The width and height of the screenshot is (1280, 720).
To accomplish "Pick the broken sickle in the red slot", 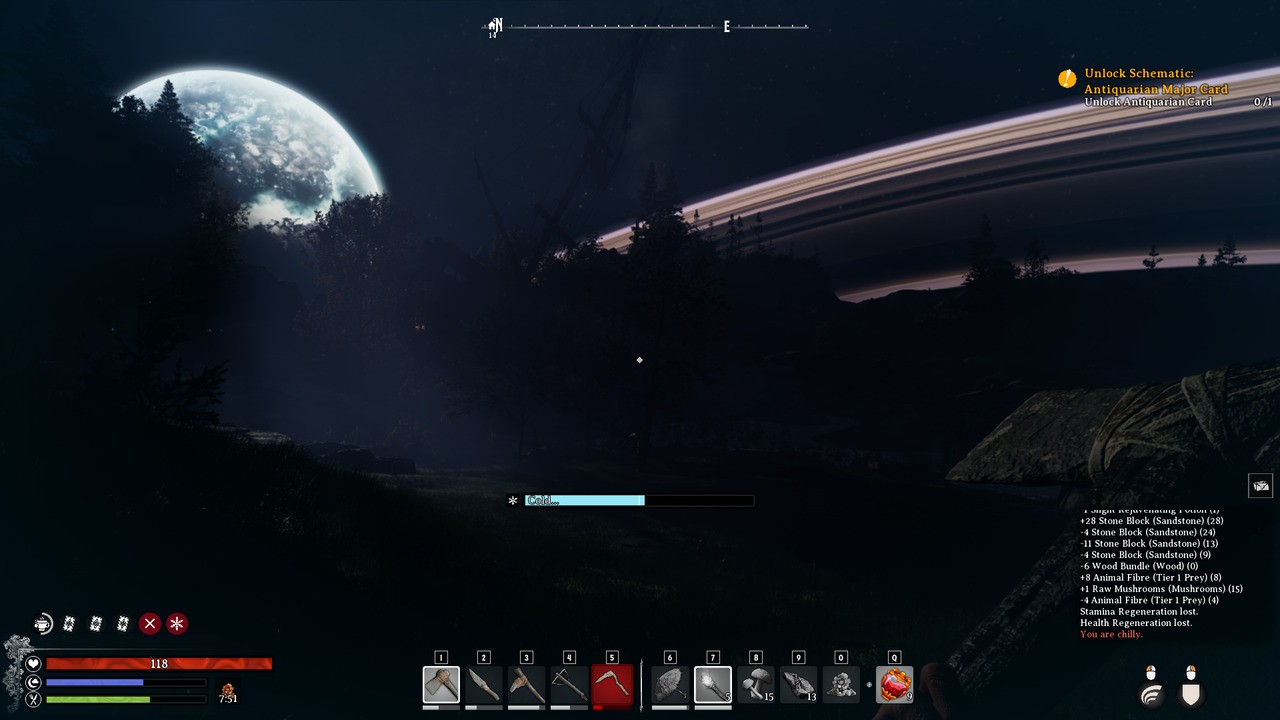I will pos(612,685).
